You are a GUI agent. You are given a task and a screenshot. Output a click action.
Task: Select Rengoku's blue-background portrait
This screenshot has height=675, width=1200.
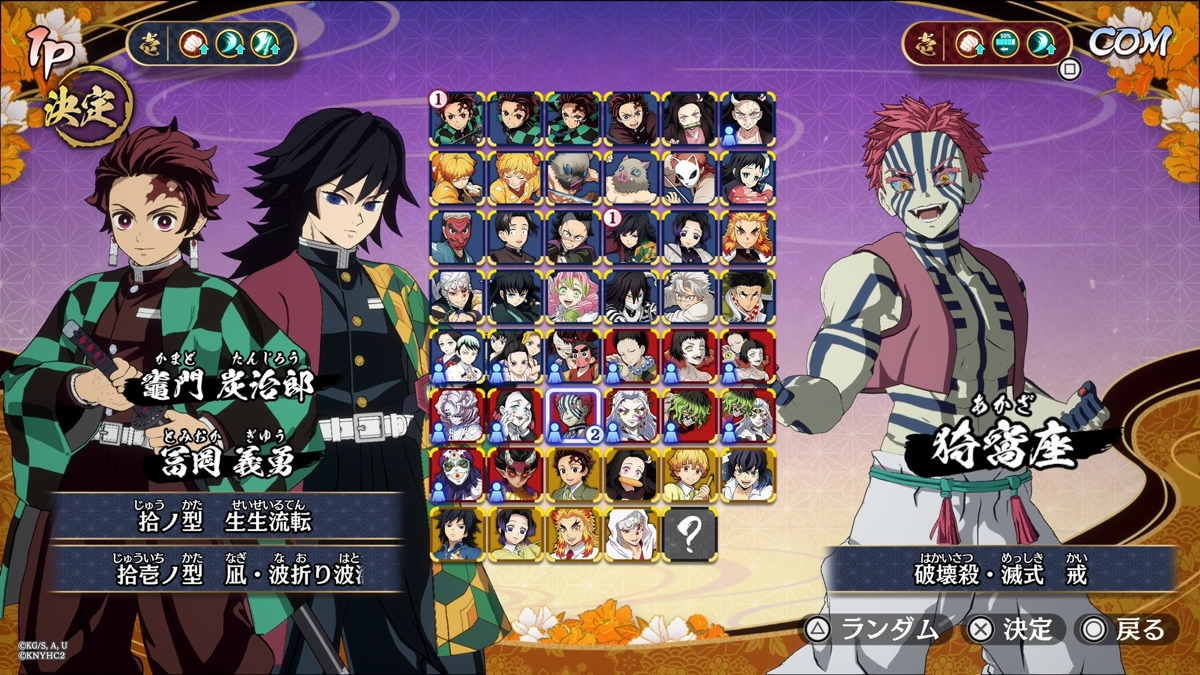[747, 237]
